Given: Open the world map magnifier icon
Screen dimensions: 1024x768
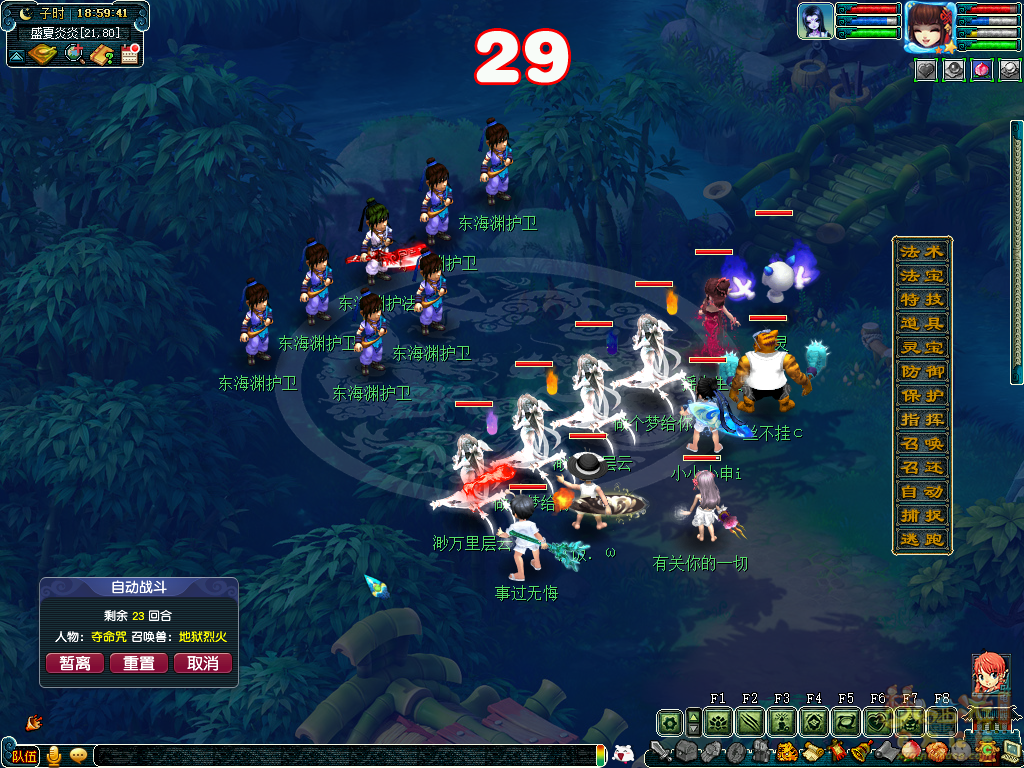Looking at the screenshot, I should (74, 54).
